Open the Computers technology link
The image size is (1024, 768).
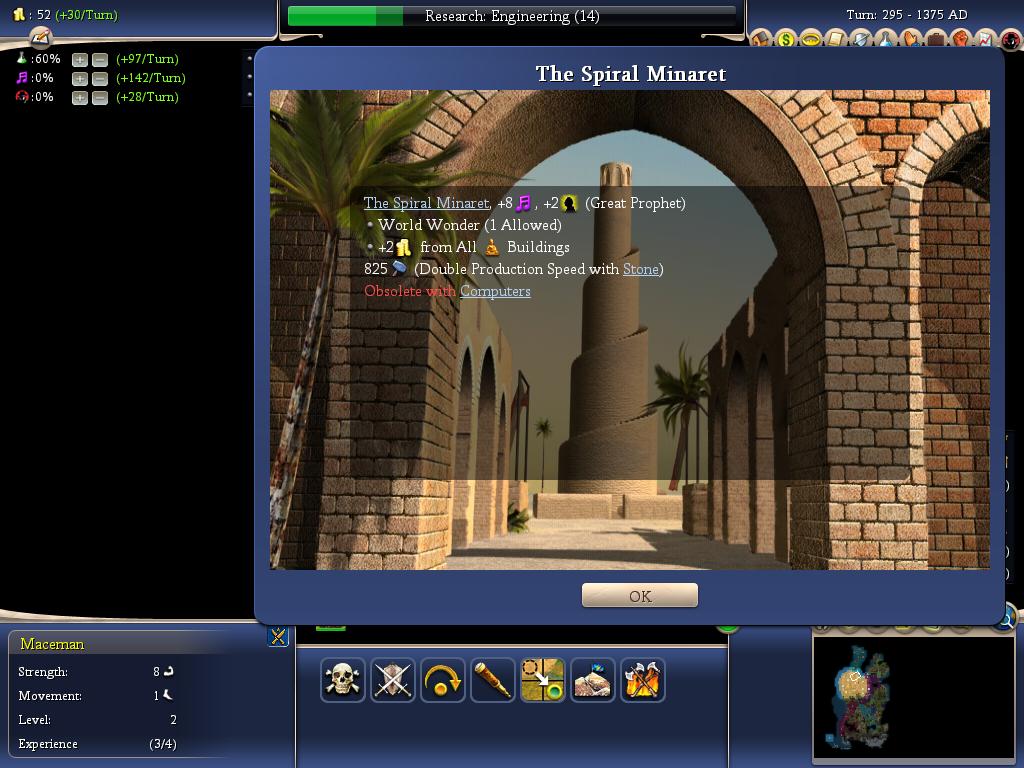[x=495, y=291]
